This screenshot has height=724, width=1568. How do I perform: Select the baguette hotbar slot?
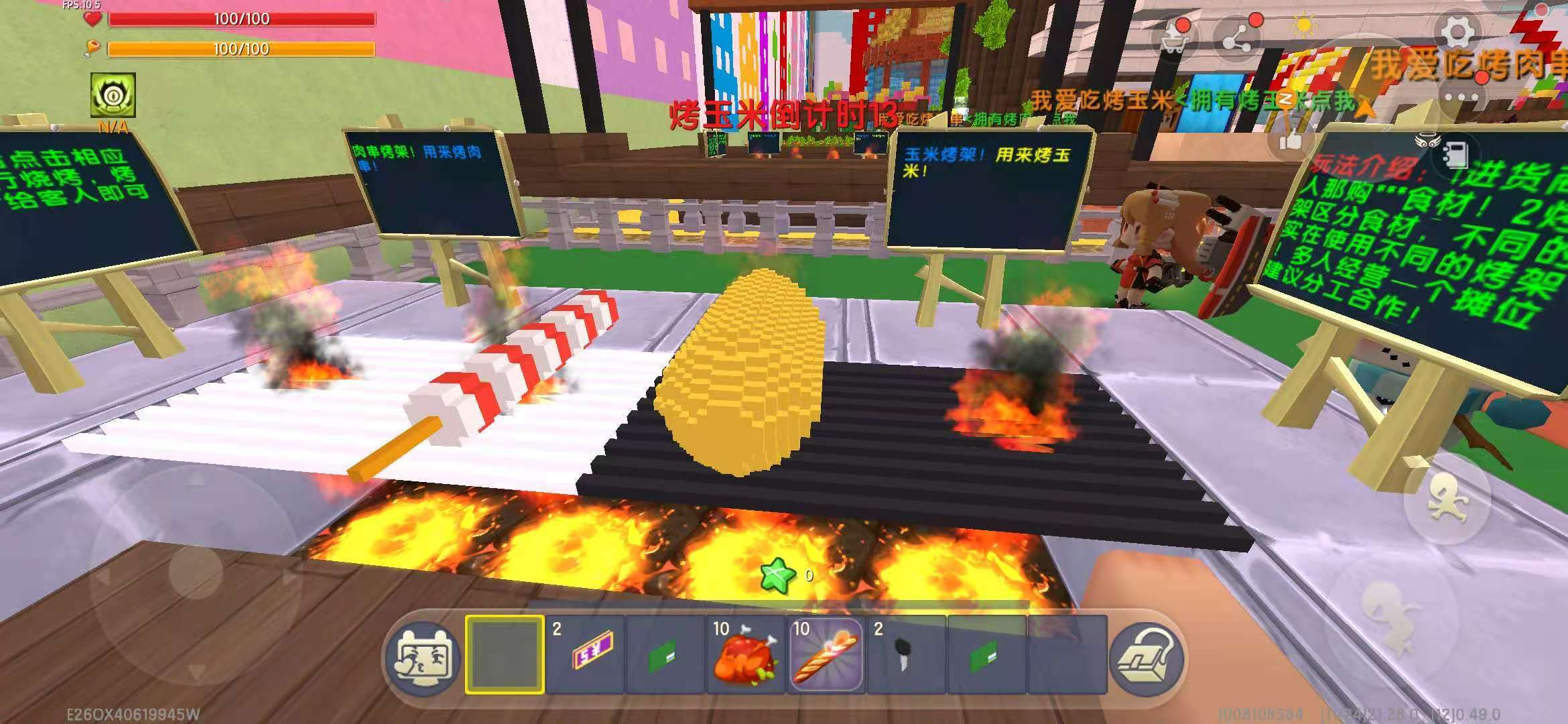point(826,655)
